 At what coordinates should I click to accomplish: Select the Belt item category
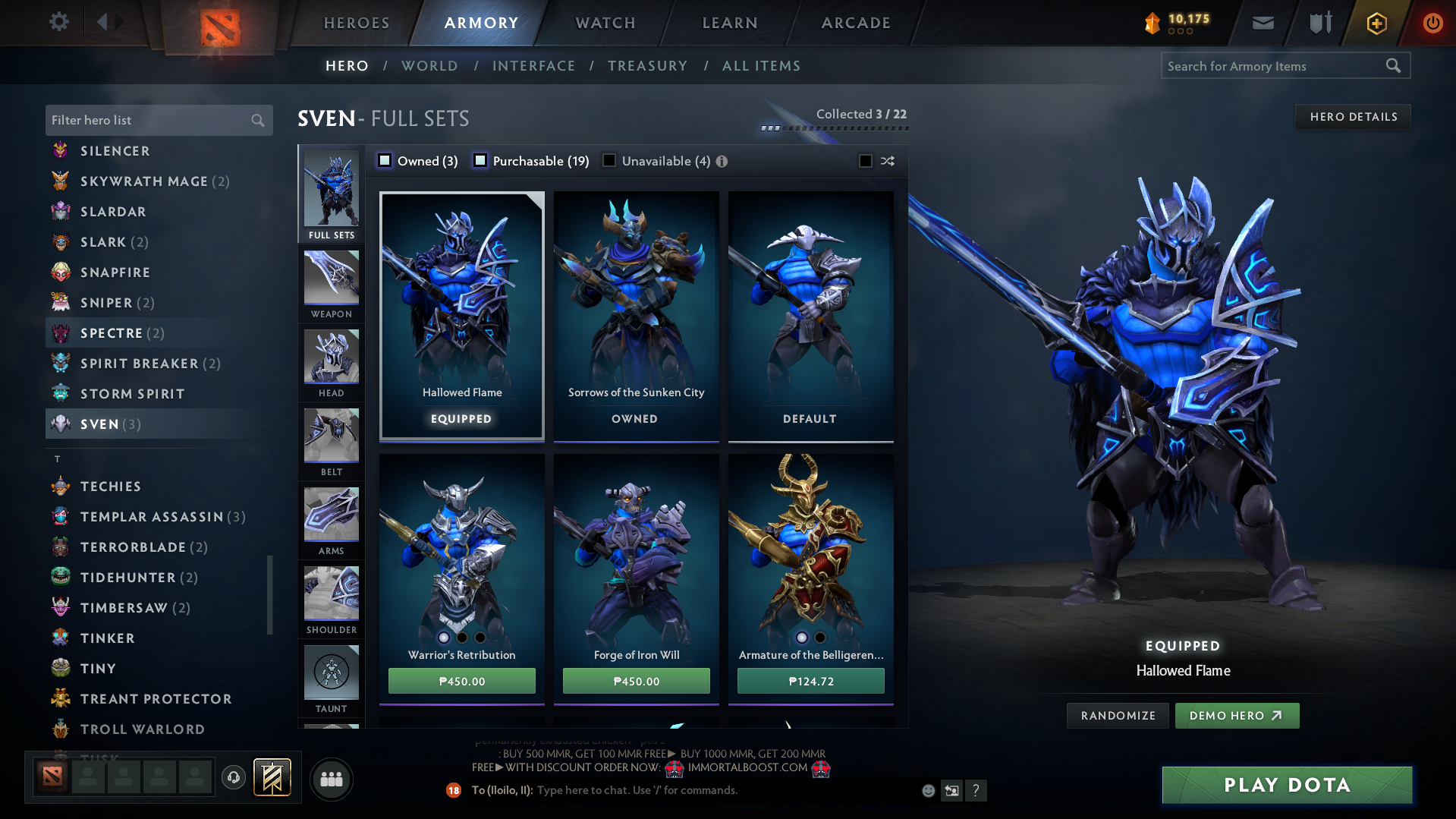coord(331,442)
